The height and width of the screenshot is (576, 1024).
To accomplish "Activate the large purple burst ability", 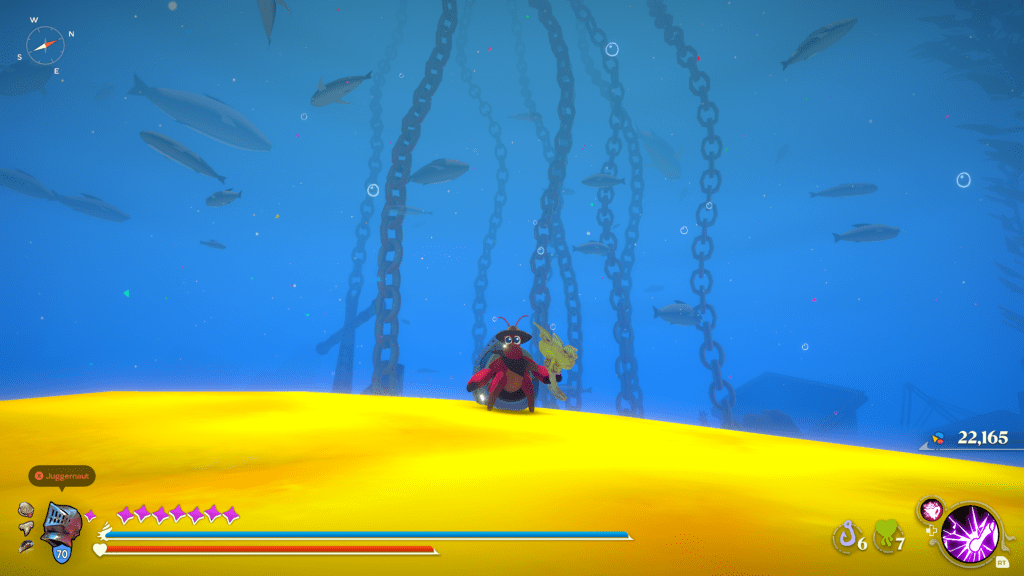I will (x=967, y=528).
